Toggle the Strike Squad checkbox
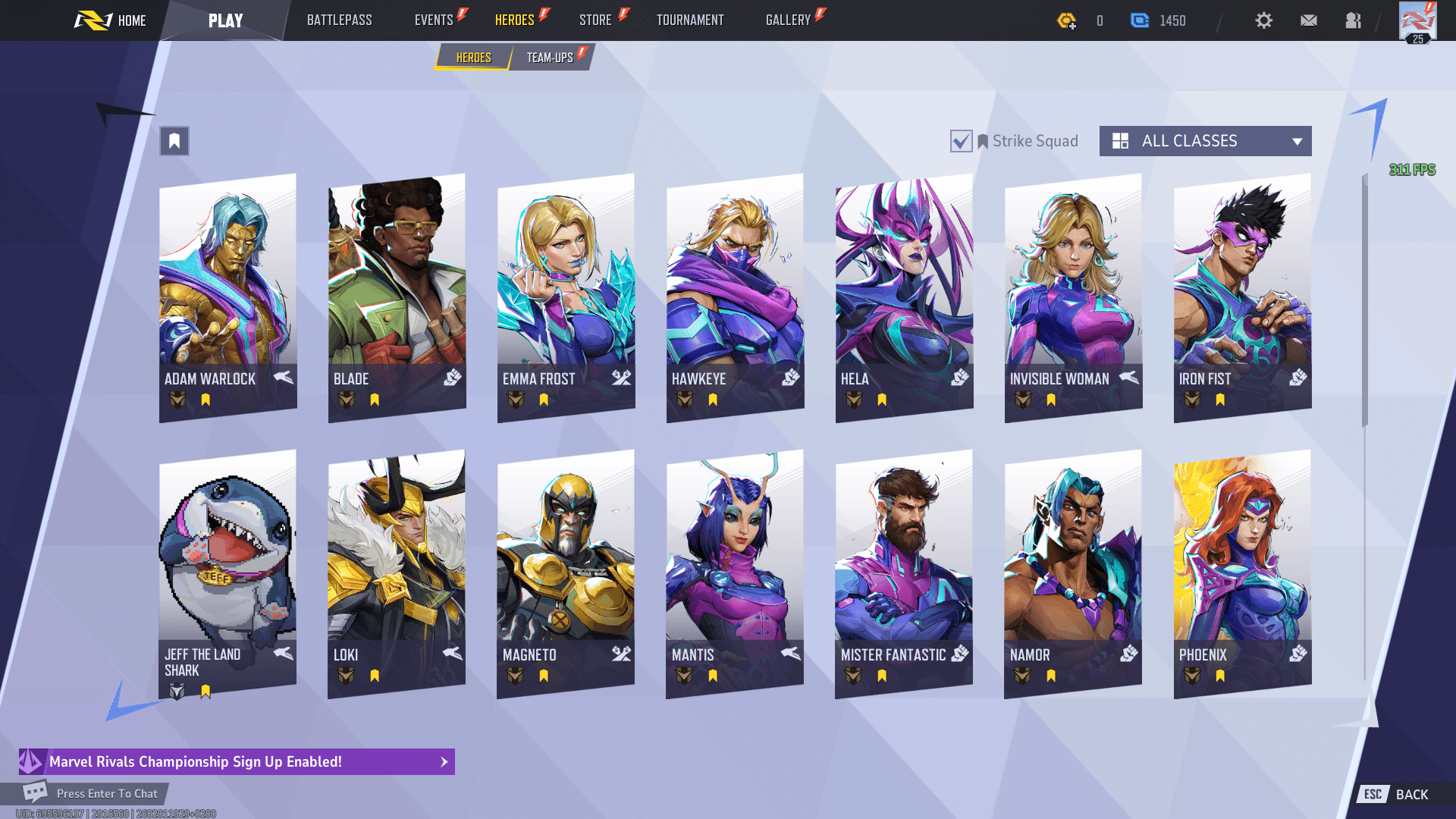The width and height of the screenshot is (1456, 819). click(961, 141)
